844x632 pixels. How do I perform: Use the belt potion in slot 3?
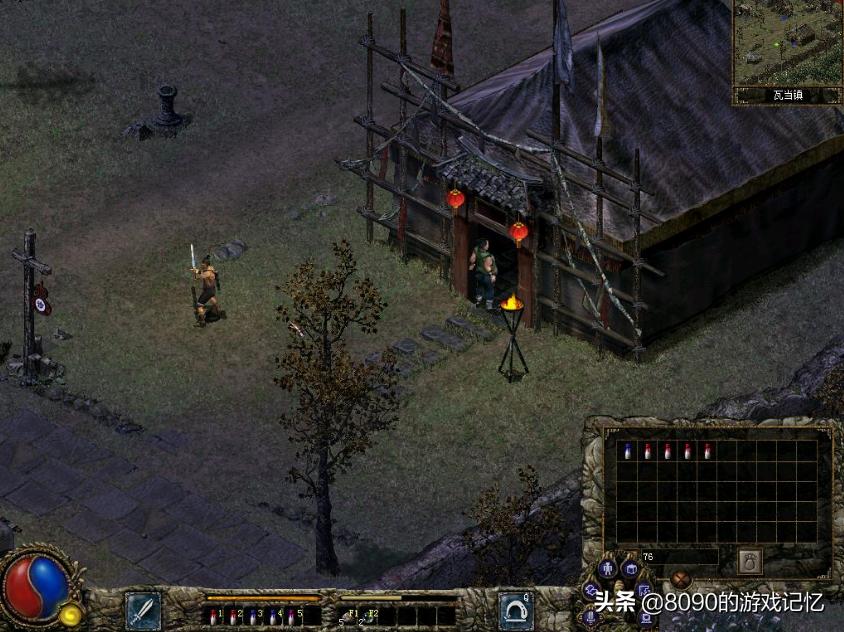coord(251,616)
